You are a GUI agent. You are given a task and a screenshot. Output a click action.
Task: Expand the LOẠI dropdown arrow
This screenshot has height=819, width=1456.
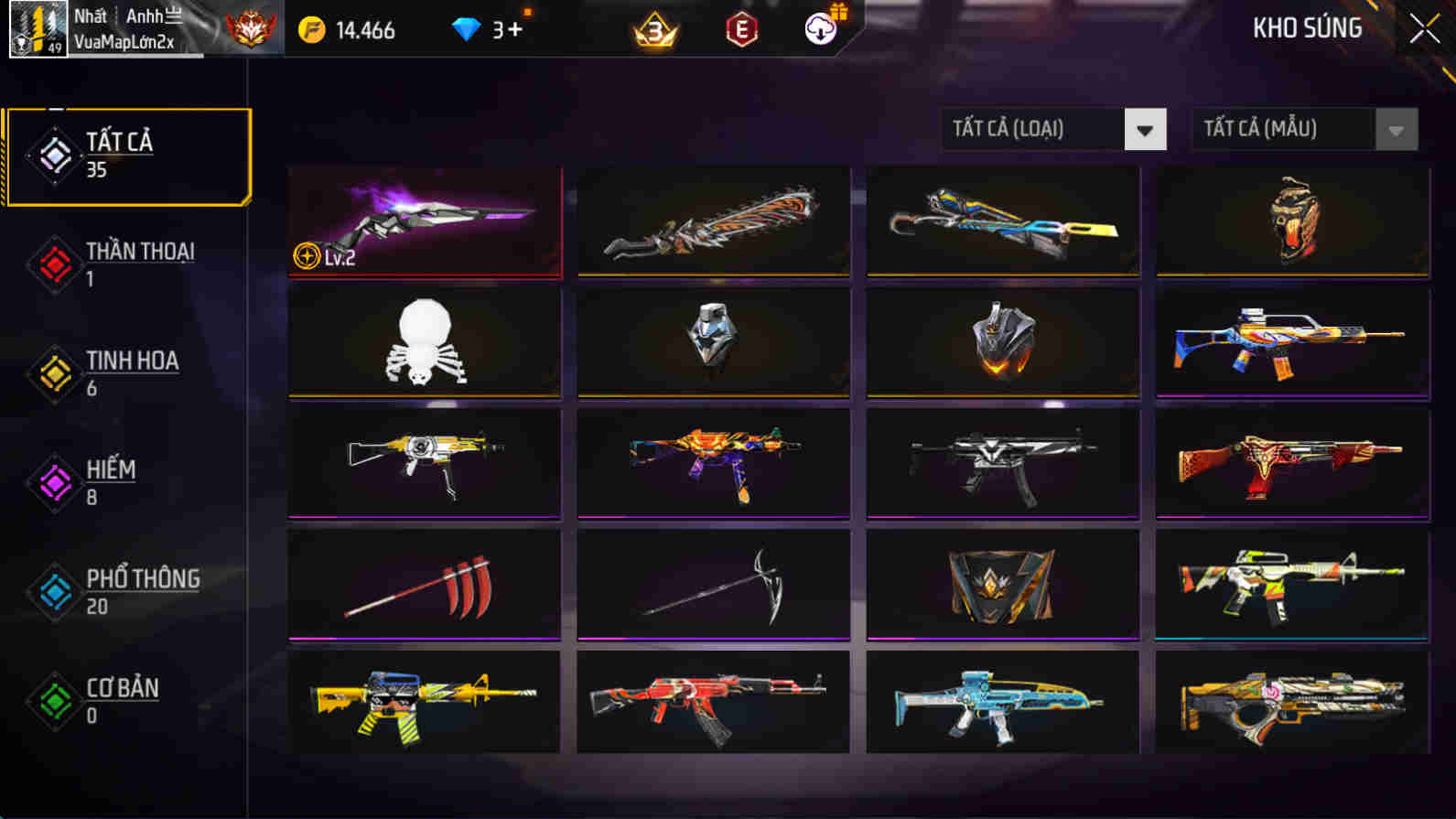pos(1144,130)
